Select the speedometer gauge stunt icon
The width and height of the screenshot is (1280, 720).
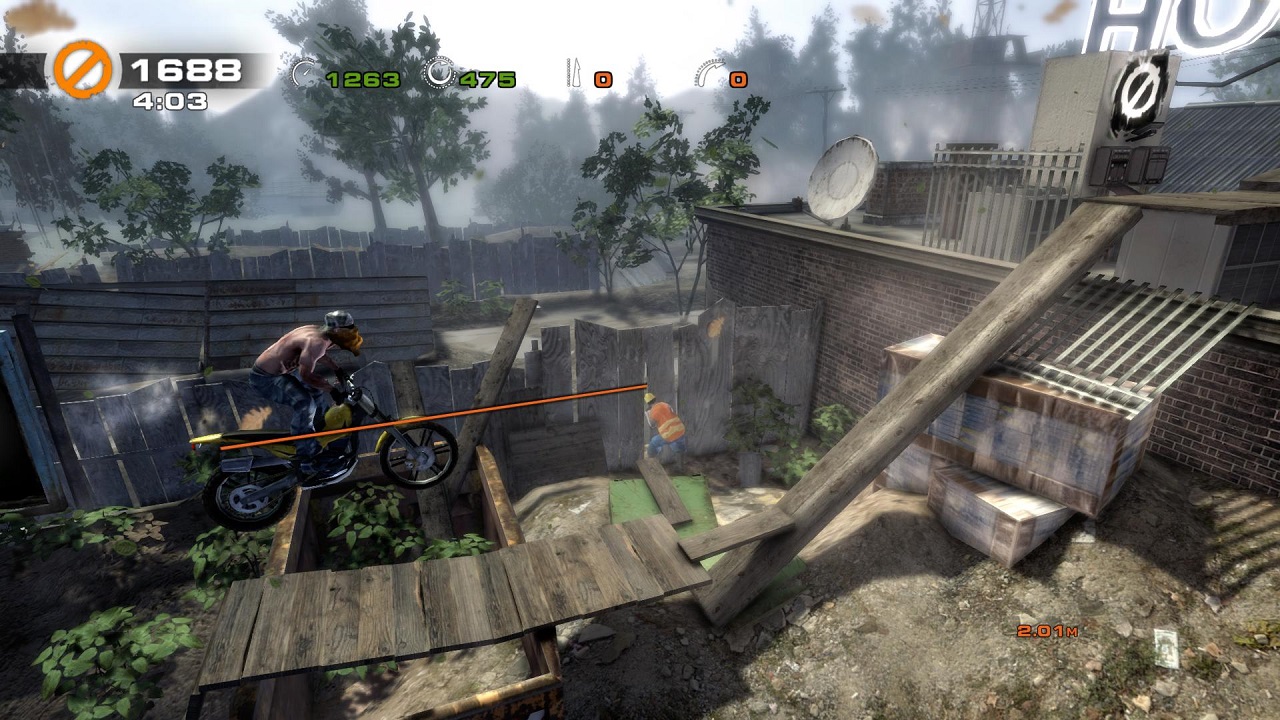[x=304, y=72]
